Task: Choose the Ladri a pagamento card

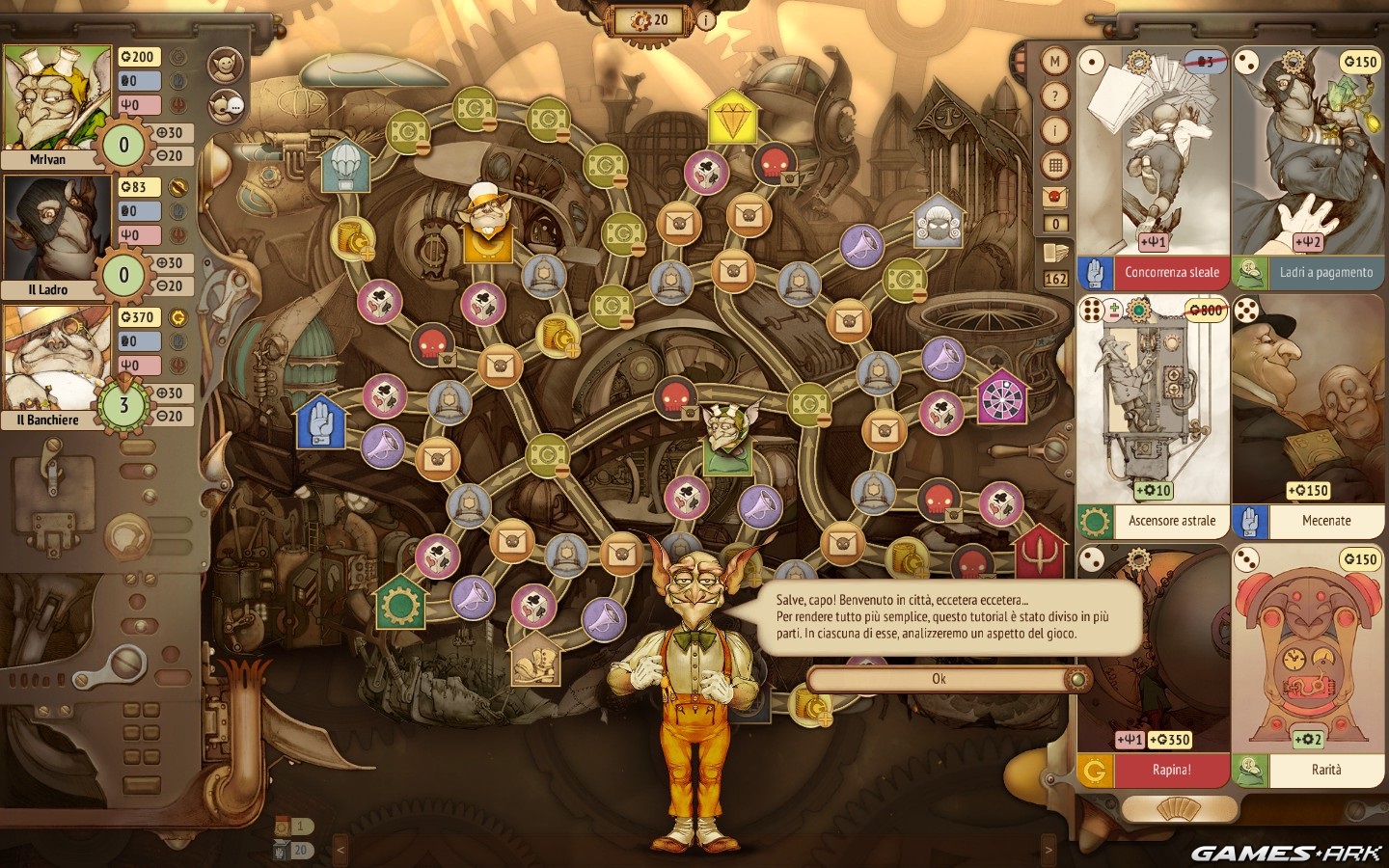Action: (1308, 164)
